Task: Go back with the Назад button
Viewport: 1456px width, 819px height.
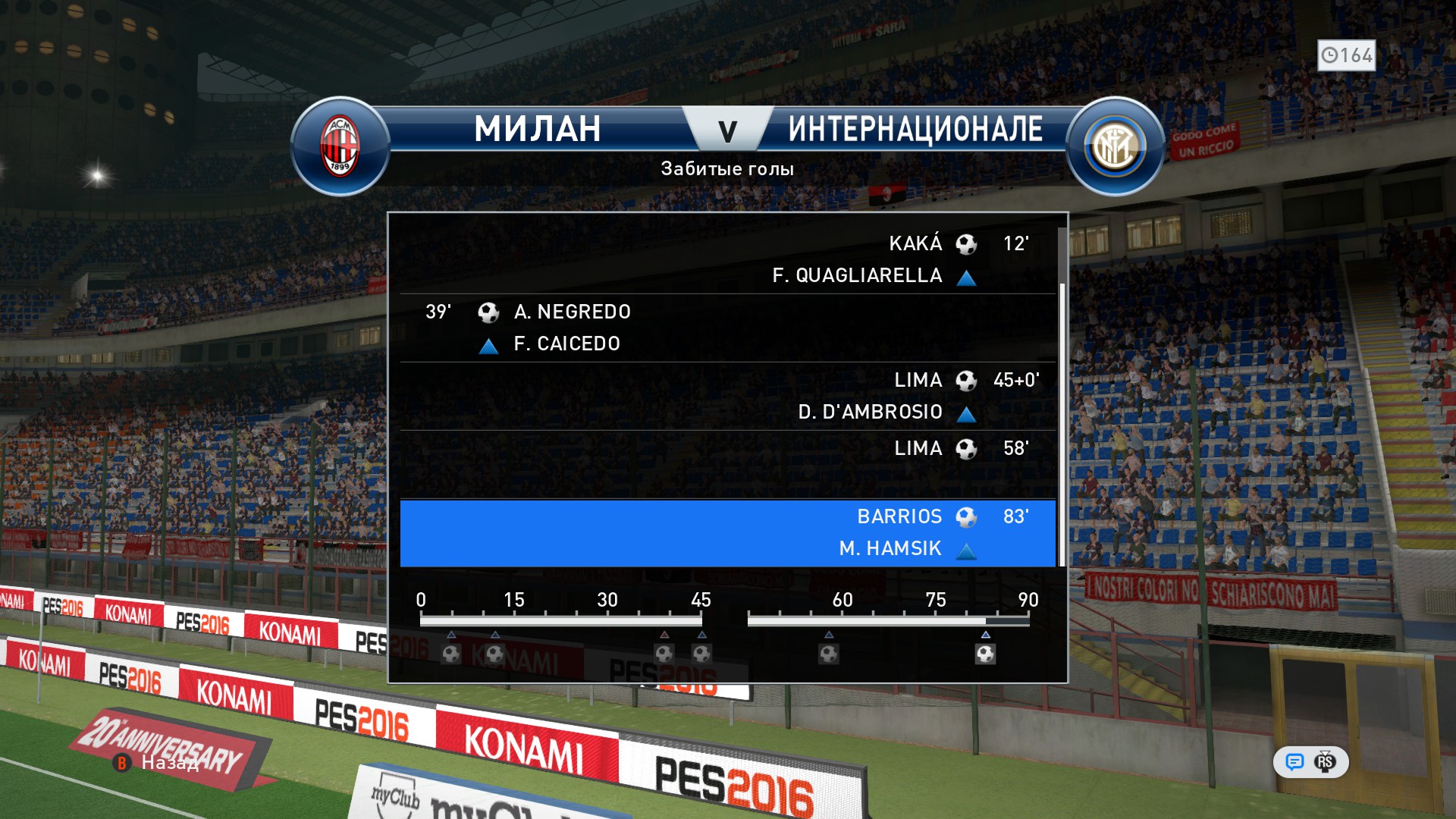Action: pos(168,763)
